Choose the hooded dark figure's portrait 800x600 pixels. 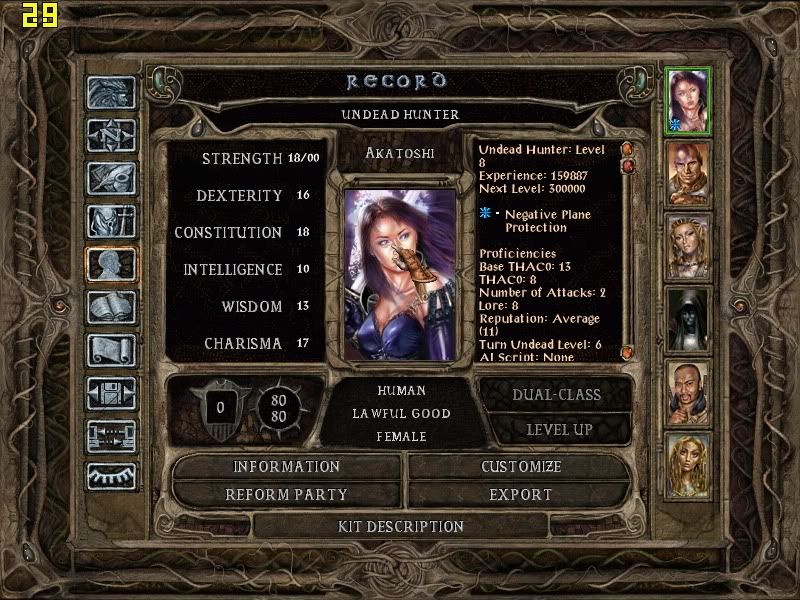tap(688, 319)
